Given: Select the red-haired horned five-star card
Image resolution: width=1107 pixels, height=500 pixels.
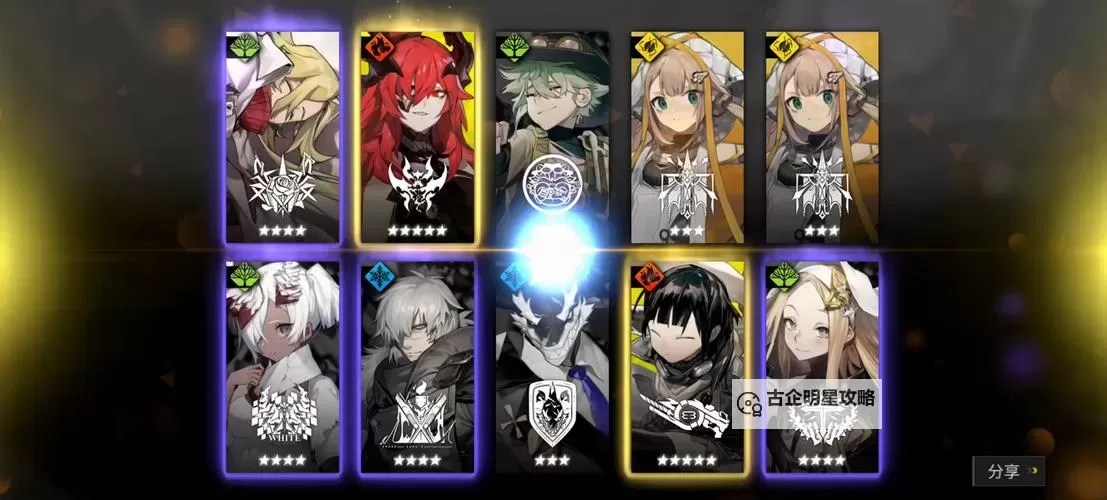Looking at the screenshot, I should coord(417,137).
